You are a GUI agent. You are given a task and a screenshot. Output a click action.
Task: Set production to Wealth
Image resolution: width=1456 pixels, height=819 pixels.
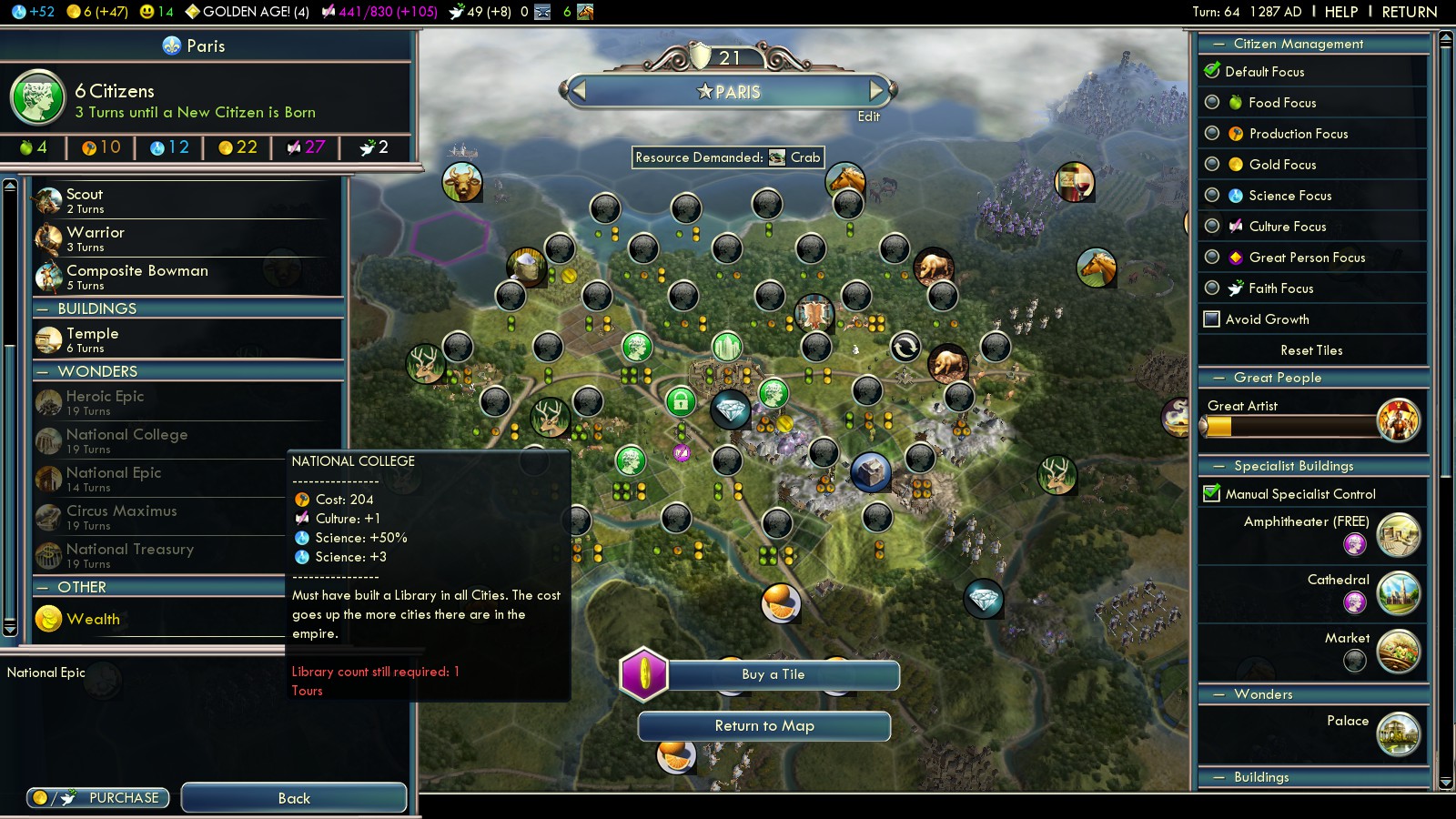(93, 619)
